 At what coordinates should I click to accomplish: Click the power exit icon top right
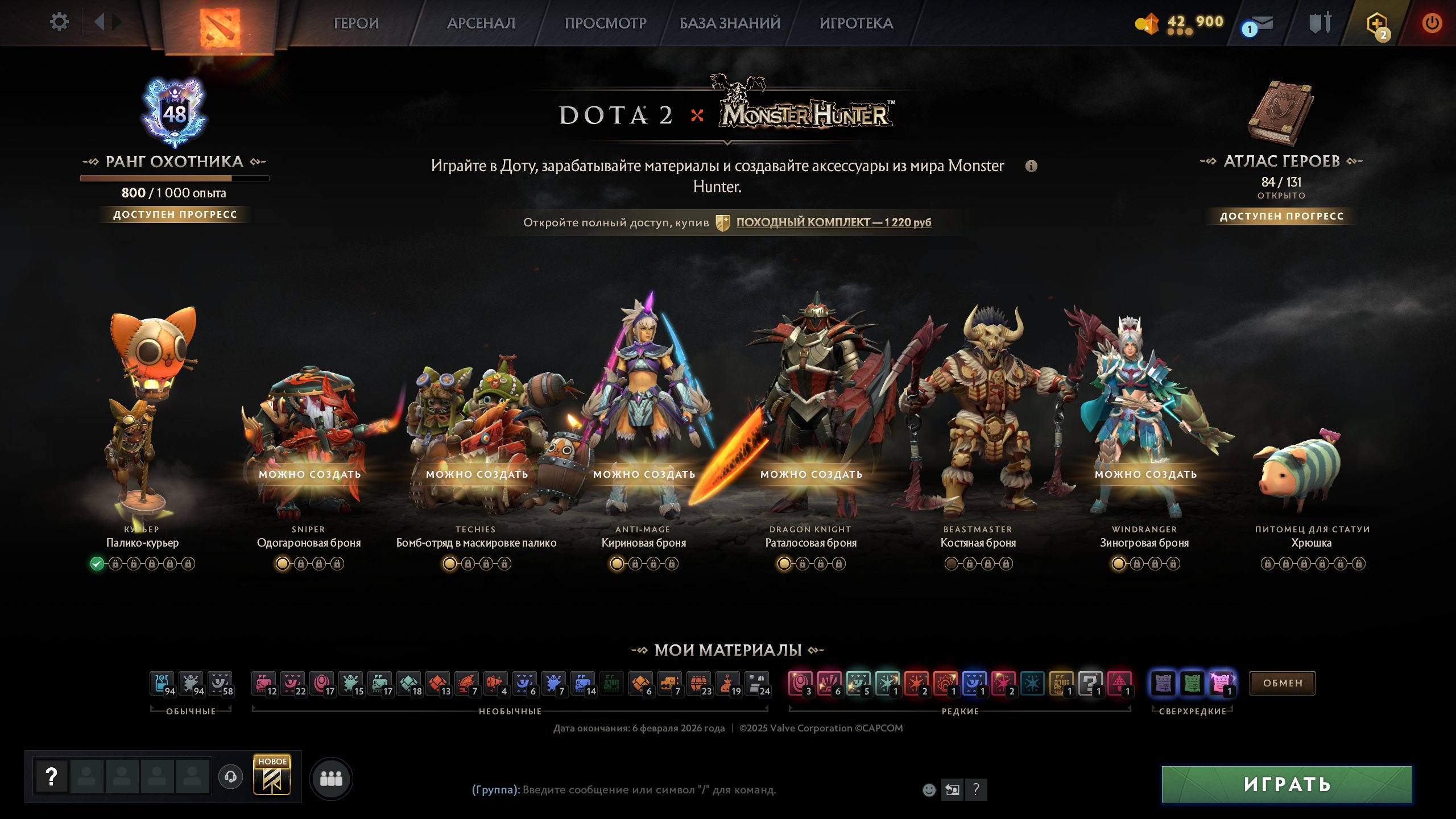click(1432, 23)
